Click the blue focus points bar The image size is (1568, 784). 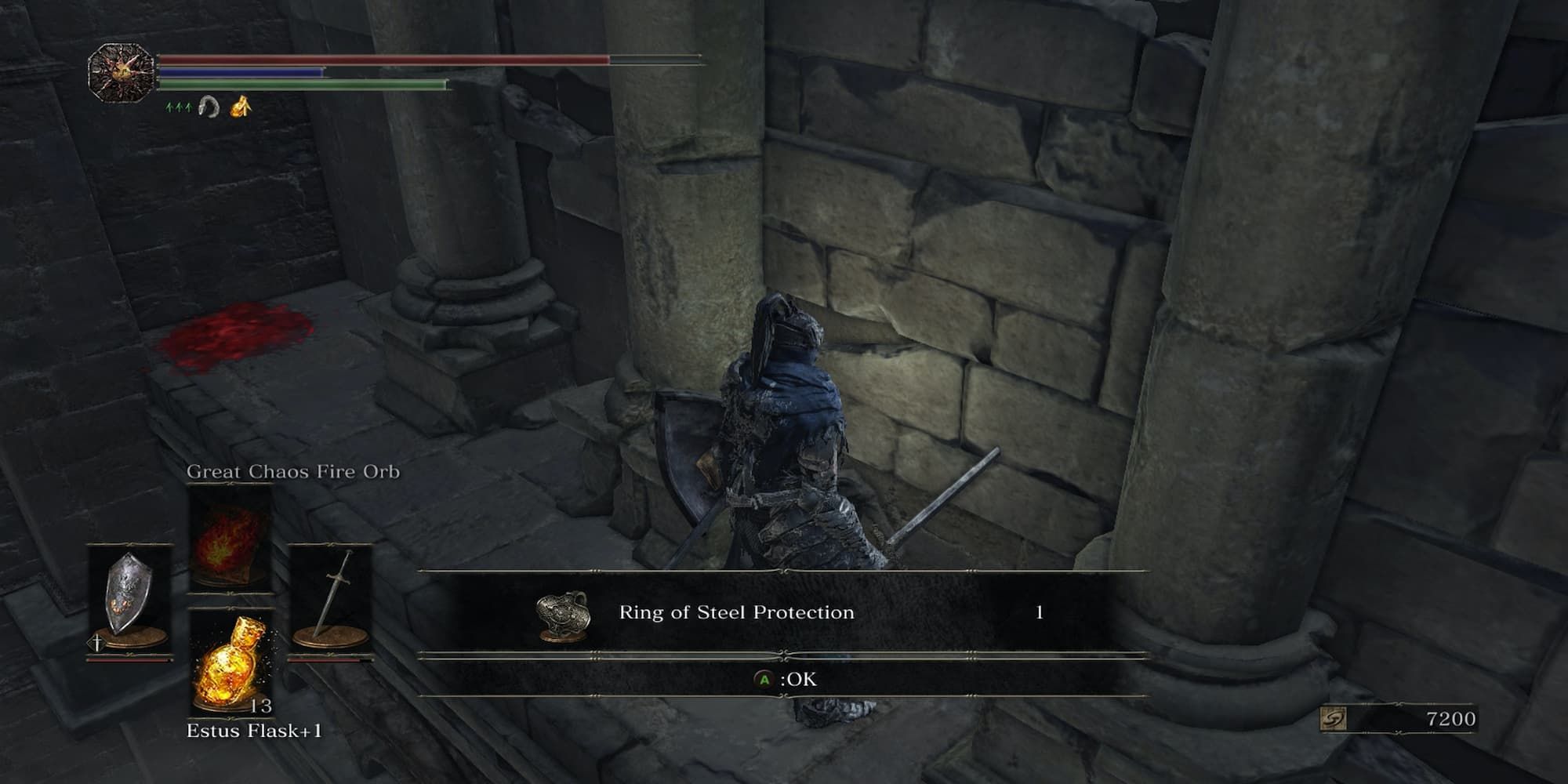(x=239, y=71)
